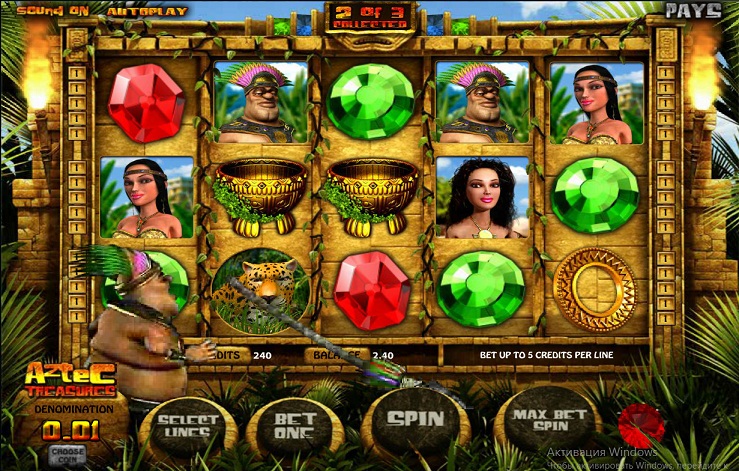This screenshot has height=471, width=739.
Task: Spin the slot reels
Action: pyautogui.click(x=415, y=420)
